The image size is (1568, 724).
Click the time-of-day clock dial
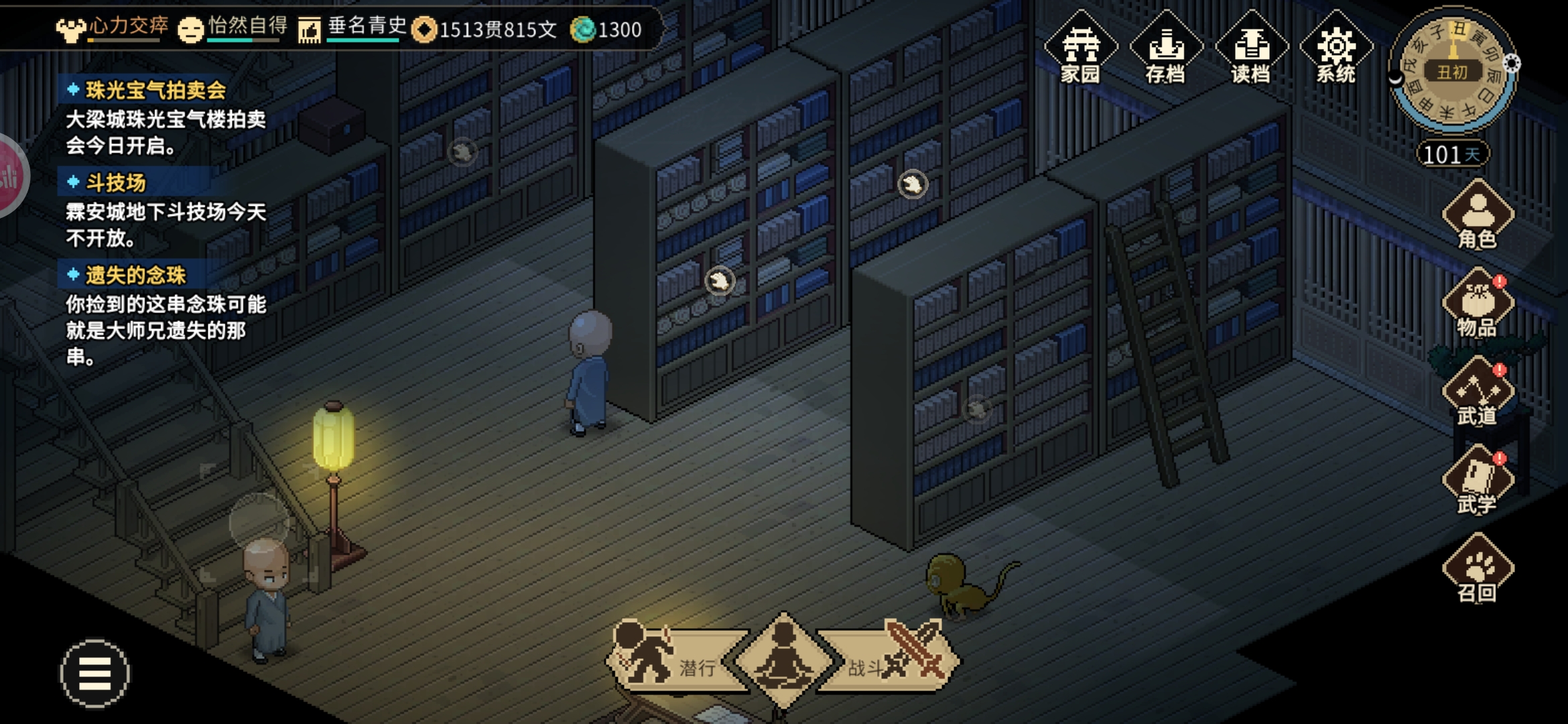[1452, 71]
